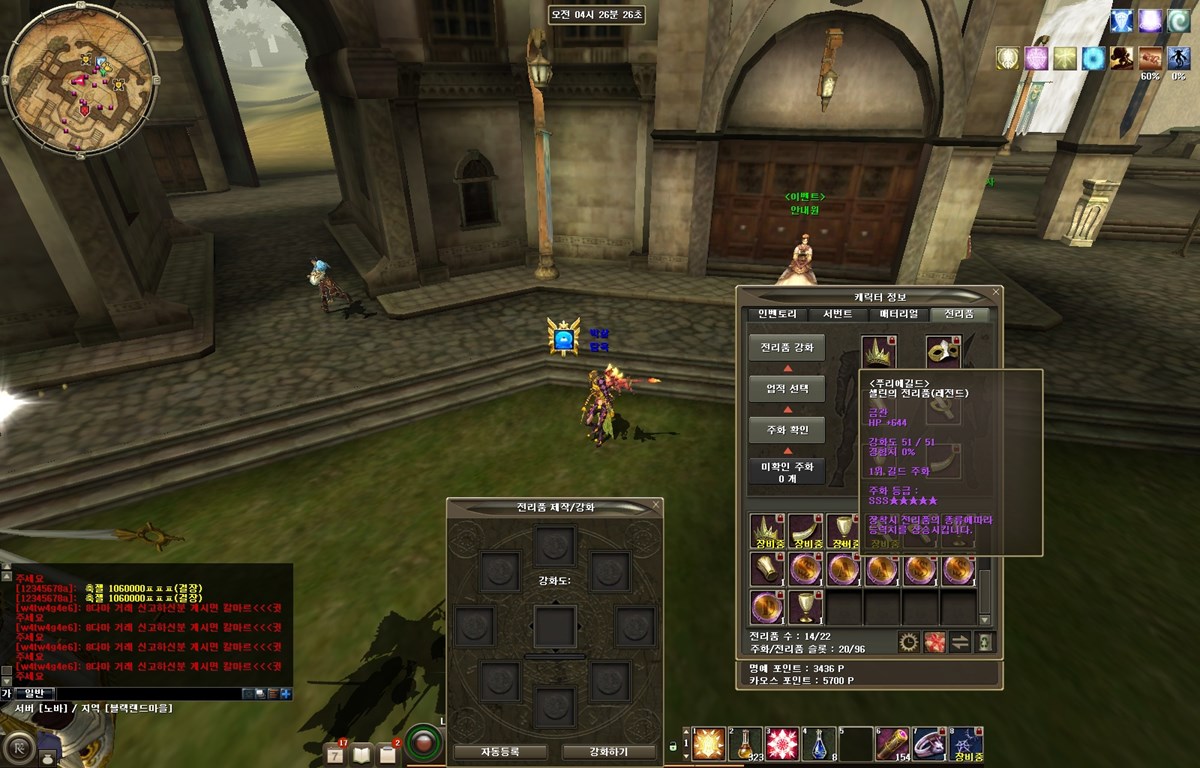Click the 강화하기 enhance button
Screen dimensions: 1200x768
pyautogui.click(x=609, y=752)
